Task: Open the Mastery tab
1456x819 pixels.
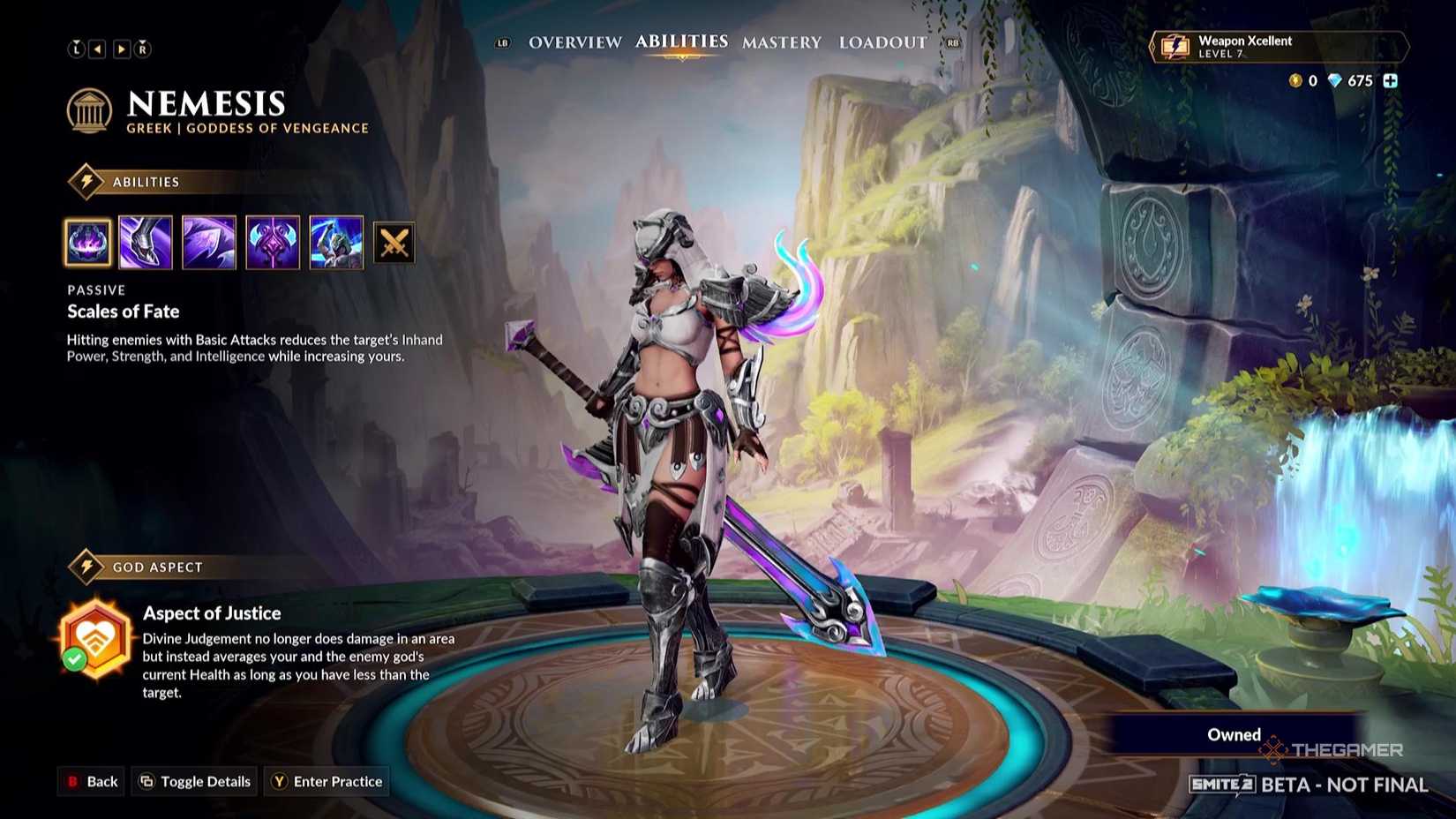Action: [x=781, y=41]
